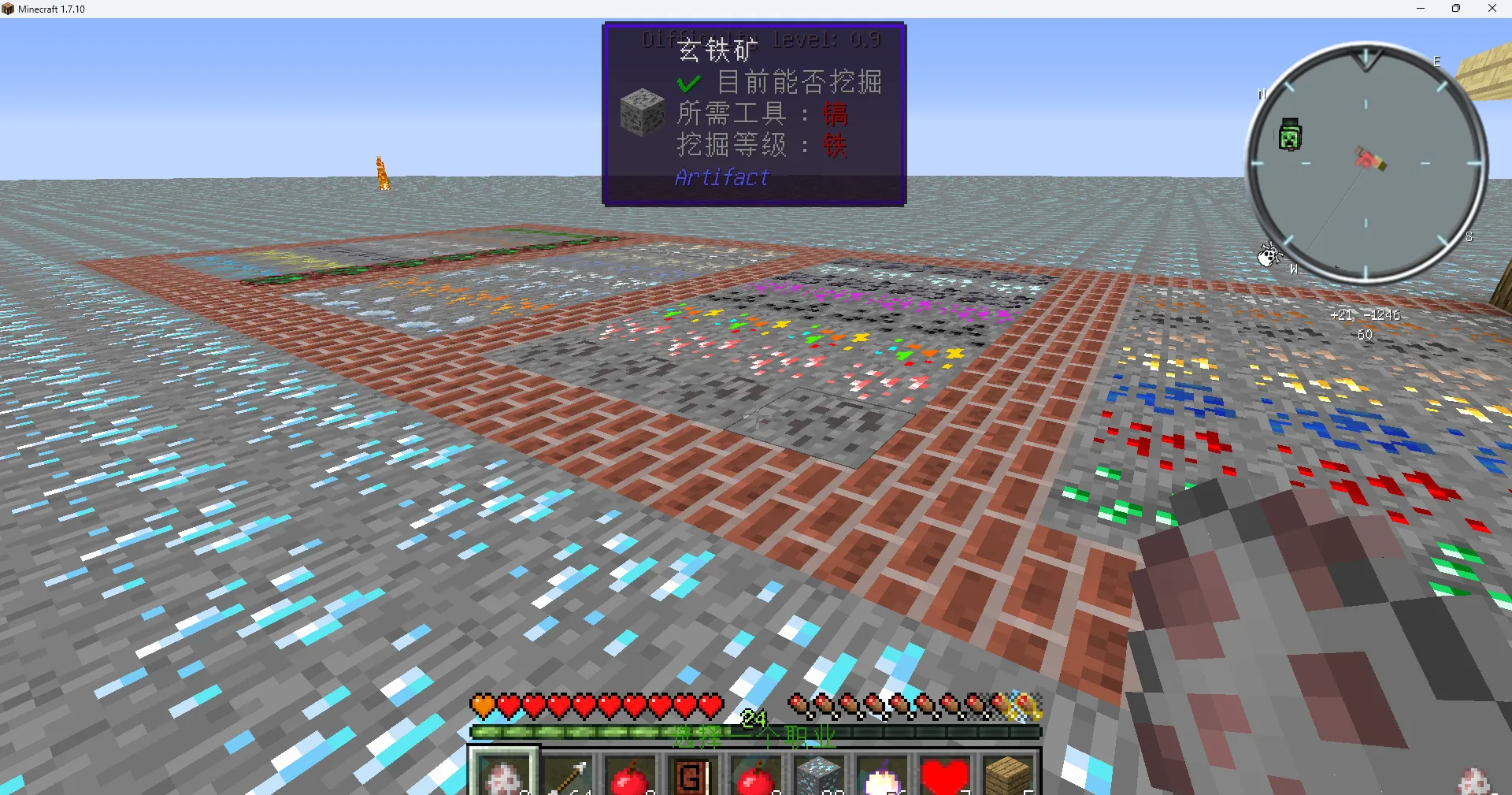Click the skeleton head icon on the minimap

pyautogui.click(x=1270, y=255)
